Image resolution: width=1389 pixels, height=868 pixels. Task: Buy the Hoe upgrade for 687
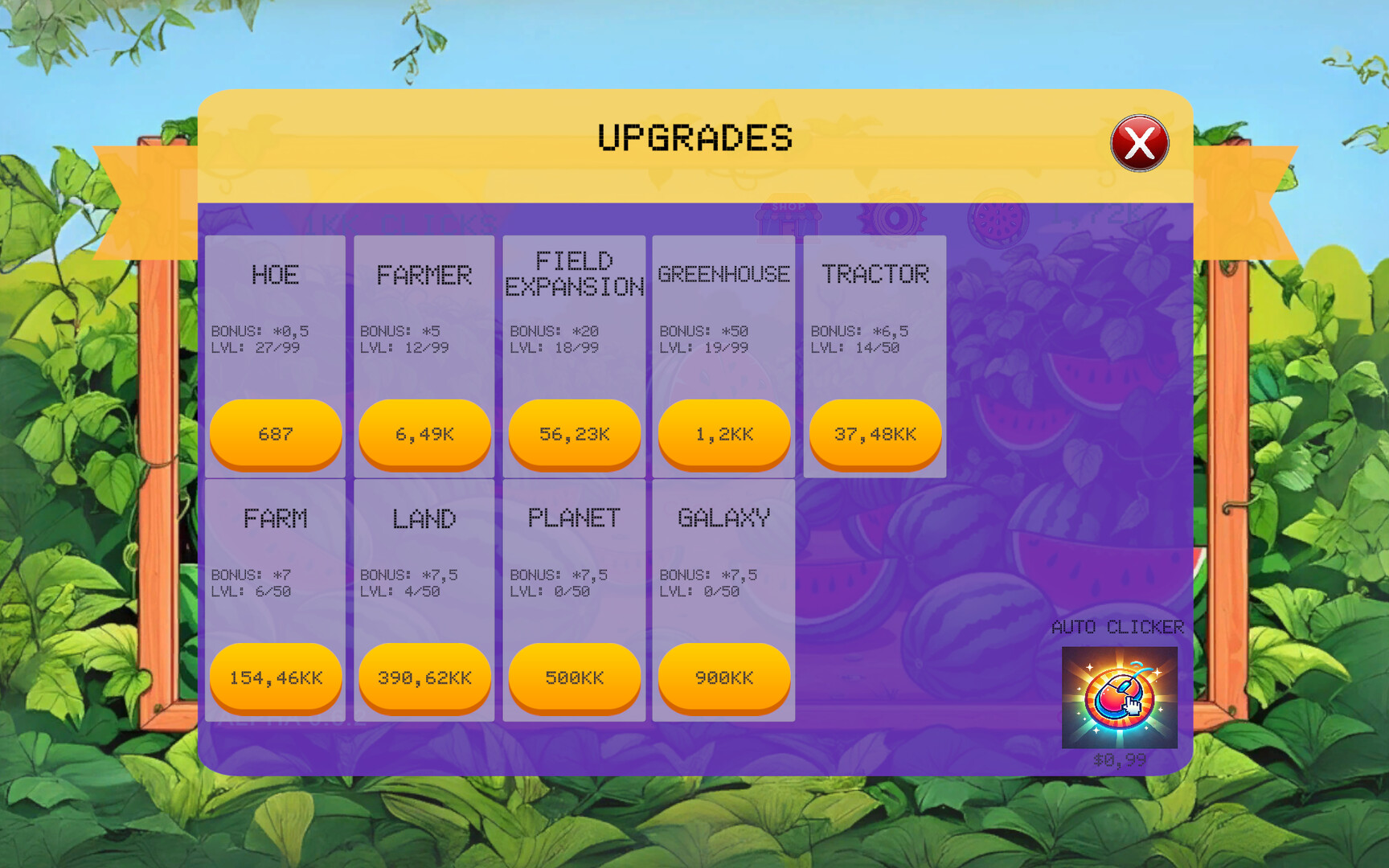(x=275, y=434)
